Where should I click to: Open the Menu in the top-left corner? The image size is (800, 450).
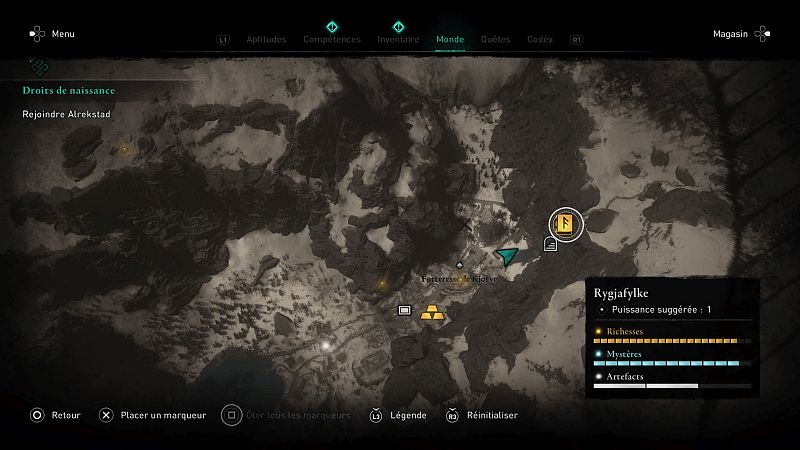tap(52, 34)
